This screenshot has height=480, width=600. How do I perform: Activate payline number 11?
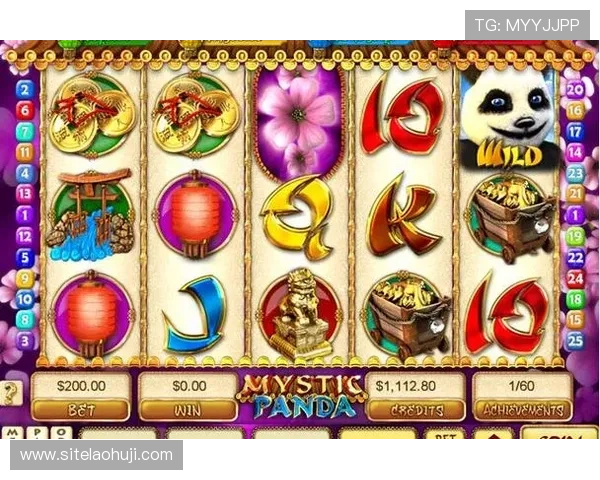[x=25, y=151]
